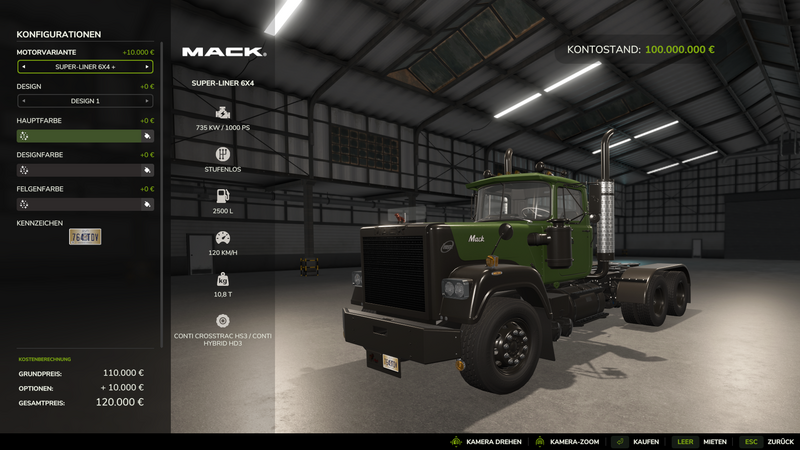The image size is (800, 450).
Task: Switch to the previous Design option
Action: click(x=23, y=101)
